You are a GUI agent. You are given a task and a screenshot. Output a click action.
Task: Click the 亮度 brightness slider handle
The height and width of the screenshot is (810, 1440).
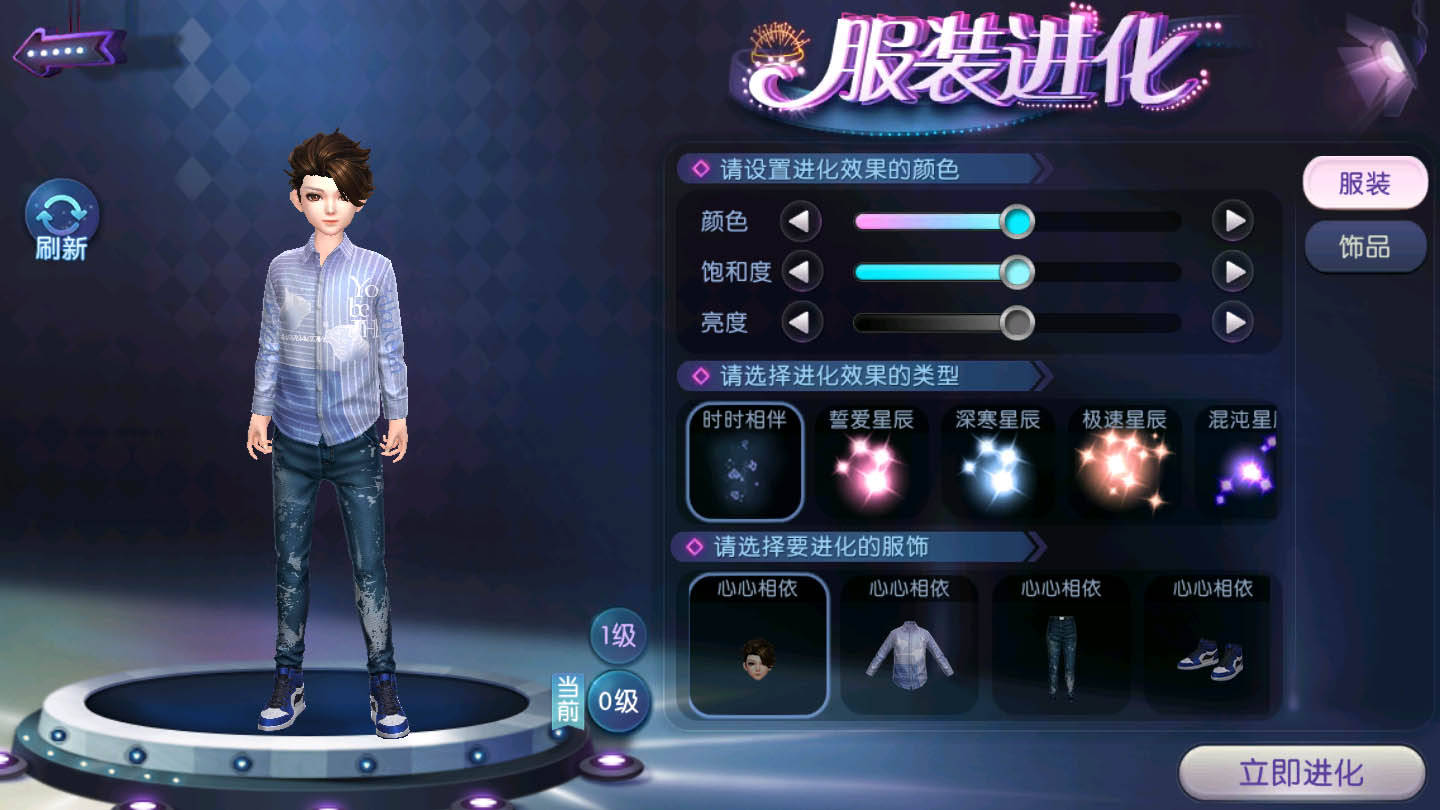[x=1017, y=322]
